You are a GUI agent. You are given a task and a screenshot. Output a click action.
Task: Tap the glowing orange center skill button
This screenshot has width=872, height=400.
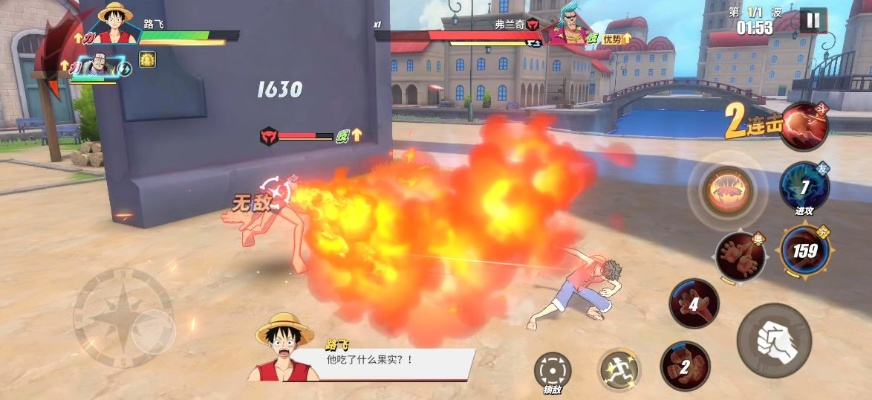click(x=726, y=190)
